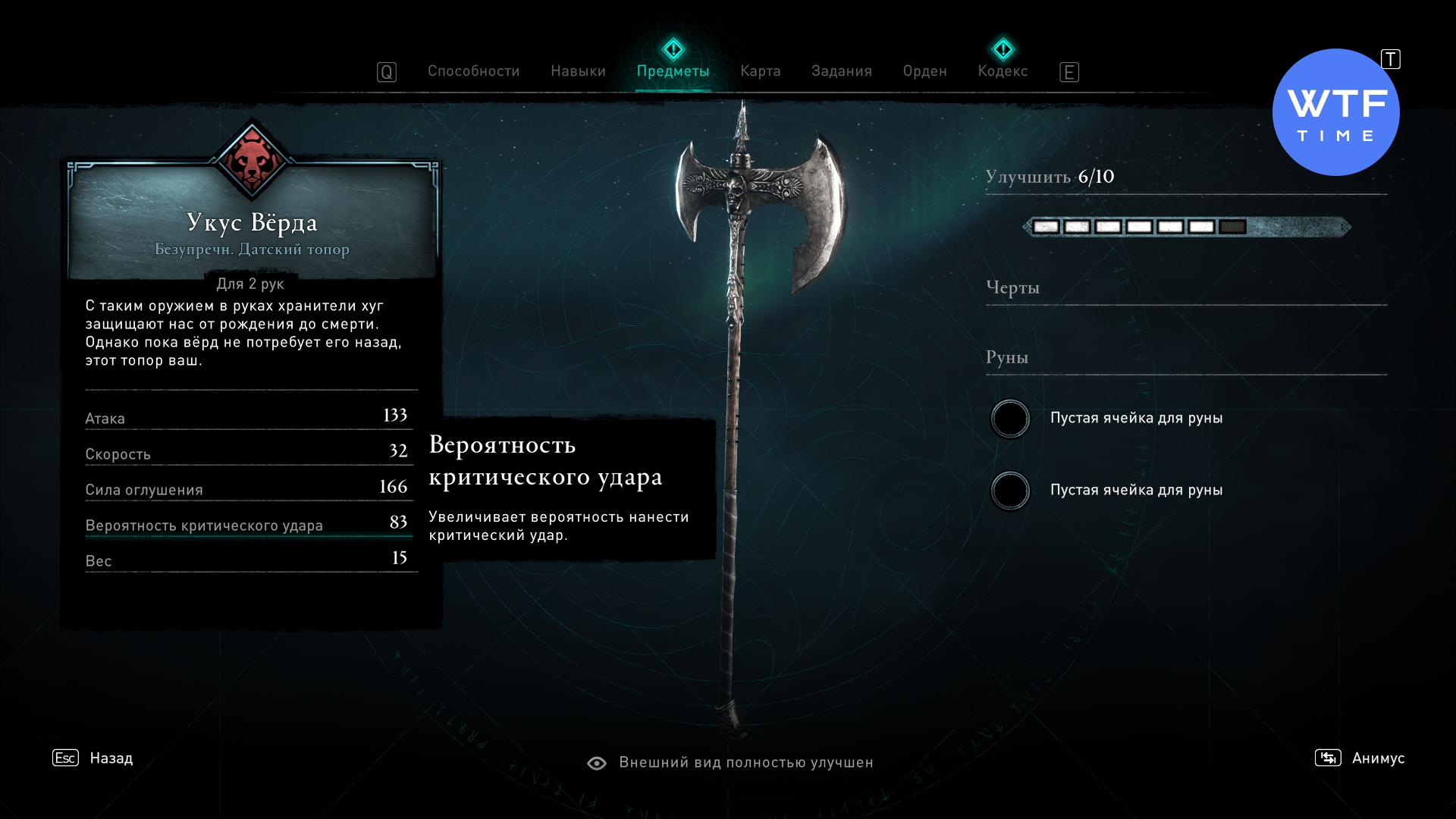Show the Кодекс tab

[x=1003, y=71]
